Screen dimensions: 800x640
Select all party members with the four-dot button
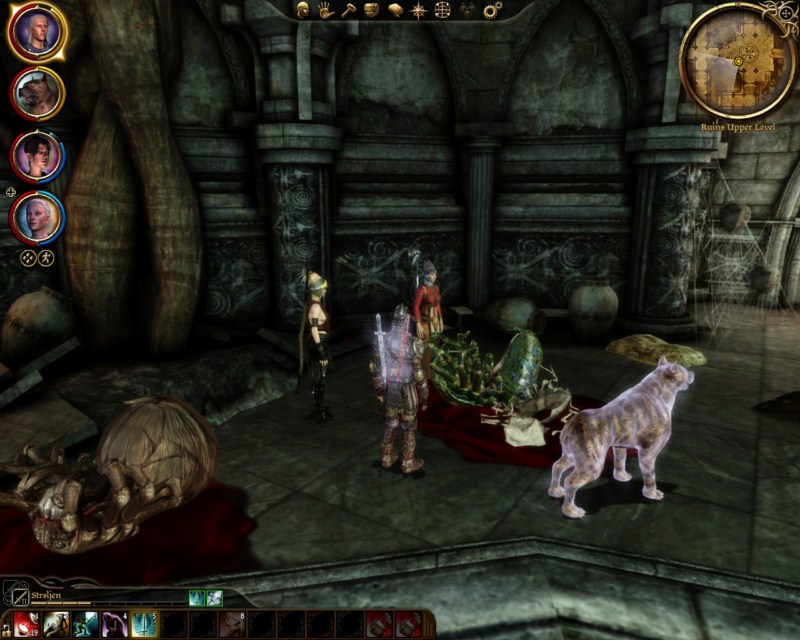tap(28, 256)
